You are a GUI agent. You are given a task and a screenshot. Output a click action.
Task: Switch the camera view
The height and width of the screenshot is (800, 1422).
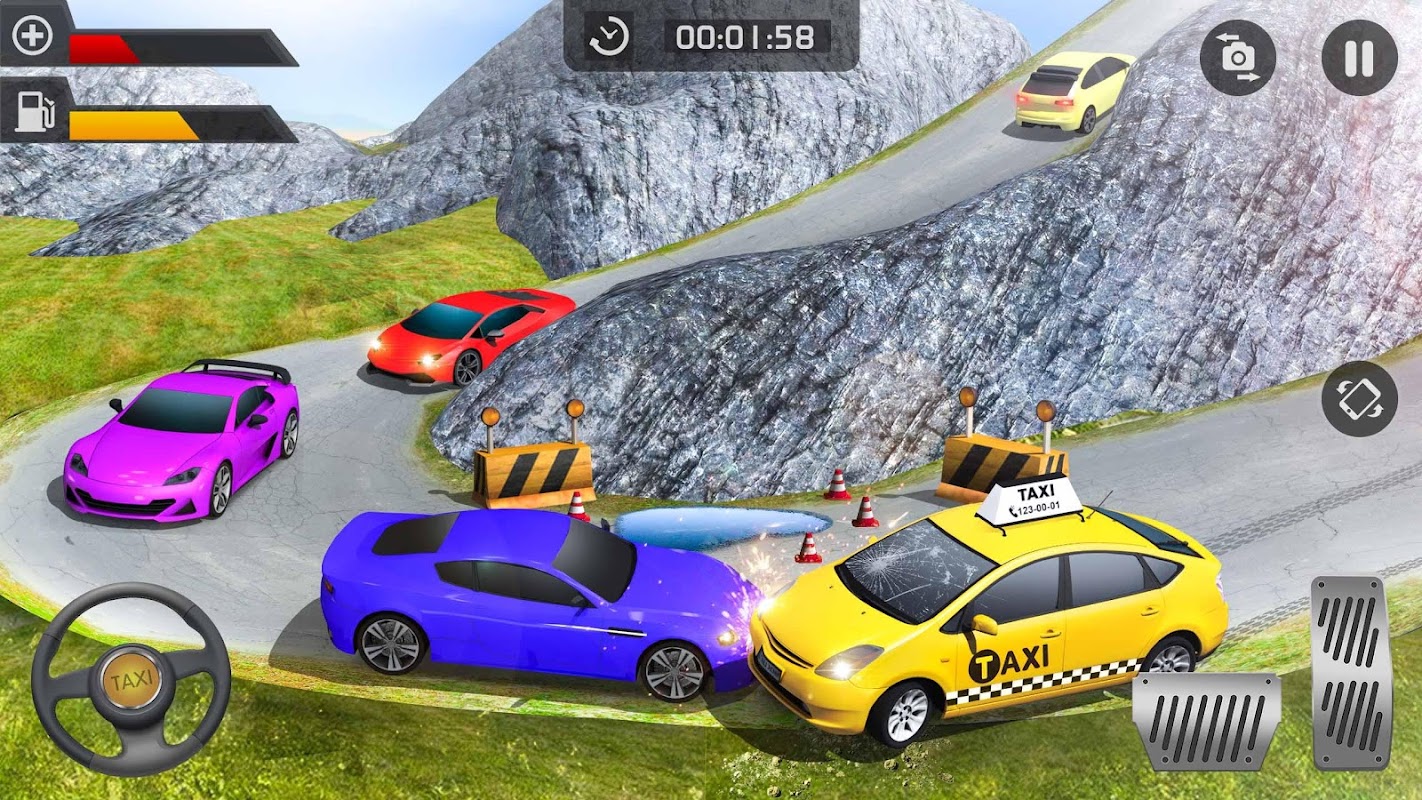click(1238, 58)
